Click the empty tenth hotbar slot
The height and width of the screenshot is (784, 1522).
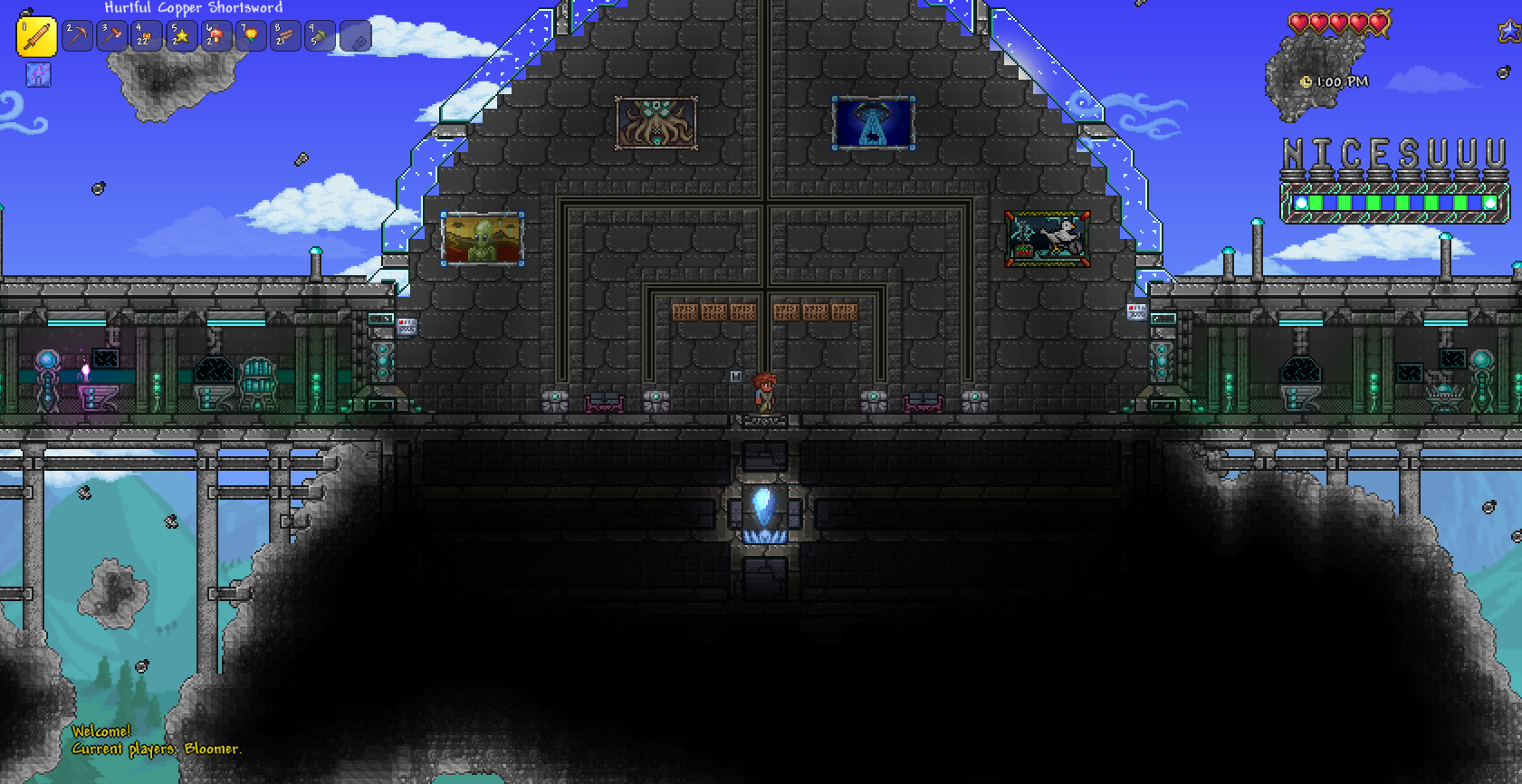[355, 37]
